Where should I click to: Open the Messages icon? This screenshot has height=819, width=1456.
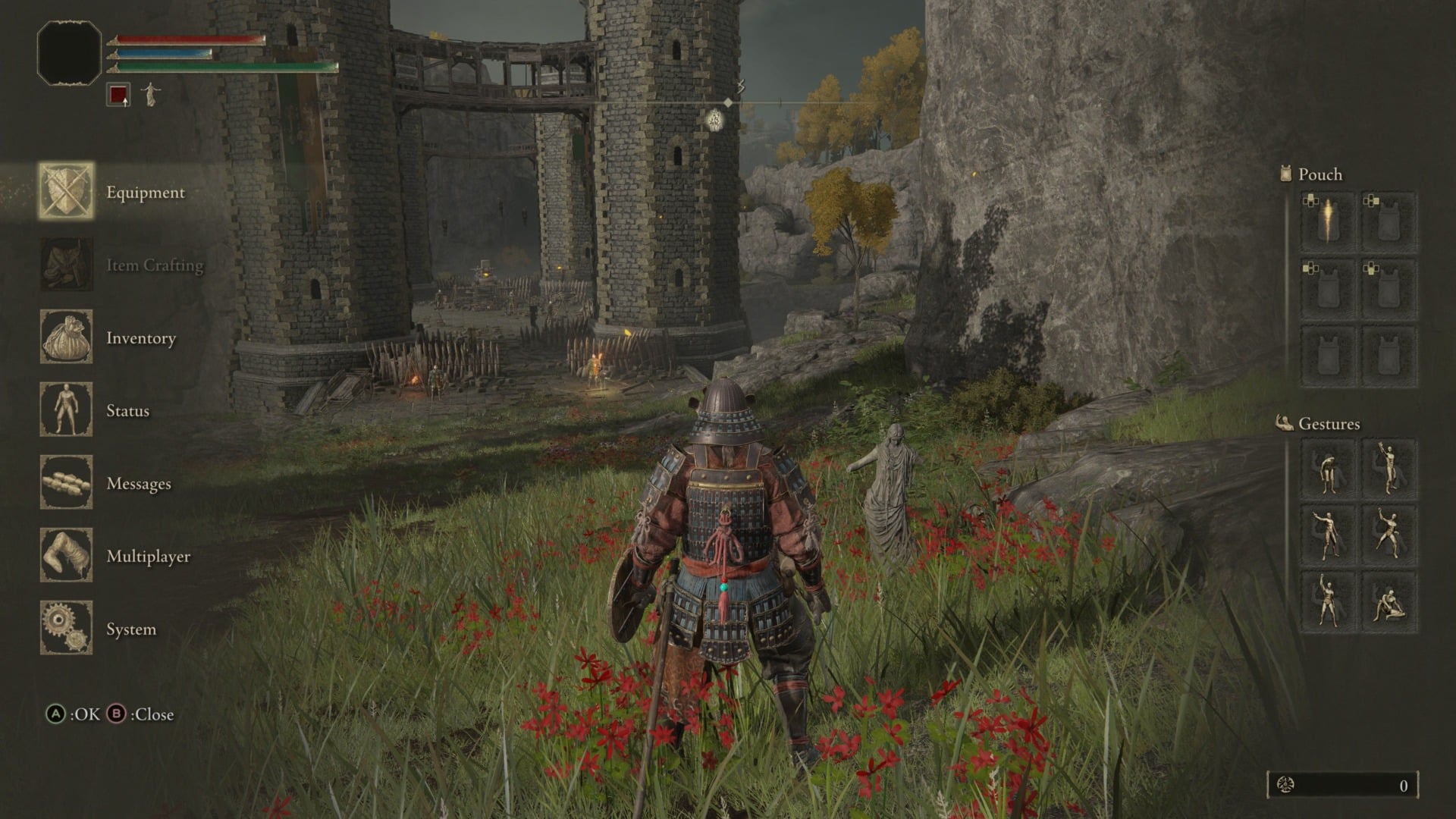point(65,483)
